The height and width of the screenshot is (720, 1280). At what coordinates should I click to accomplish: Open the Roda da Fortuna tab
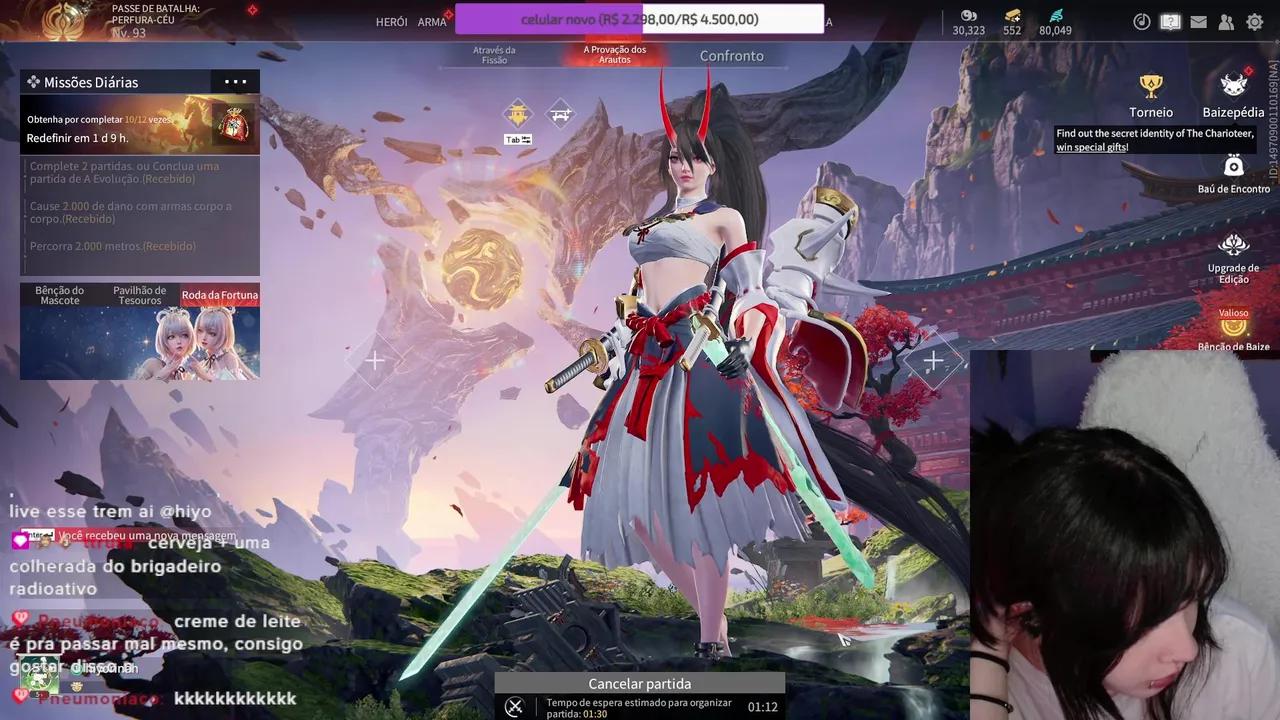click(x=220, y=295)
